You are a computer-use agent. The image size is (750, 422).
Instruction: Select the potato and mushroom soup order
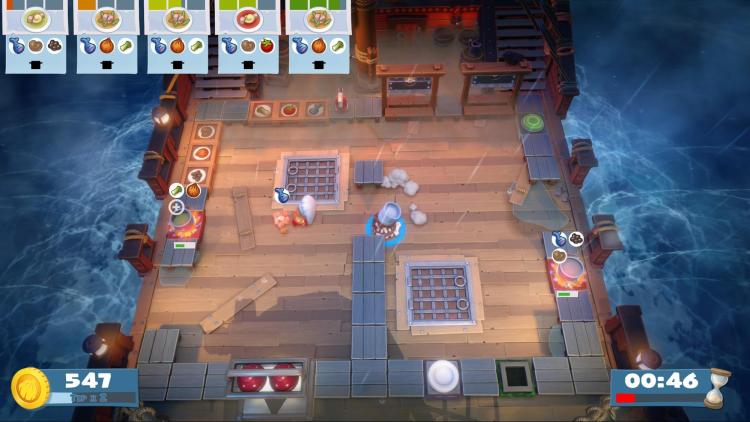click(x=36, y=36)
